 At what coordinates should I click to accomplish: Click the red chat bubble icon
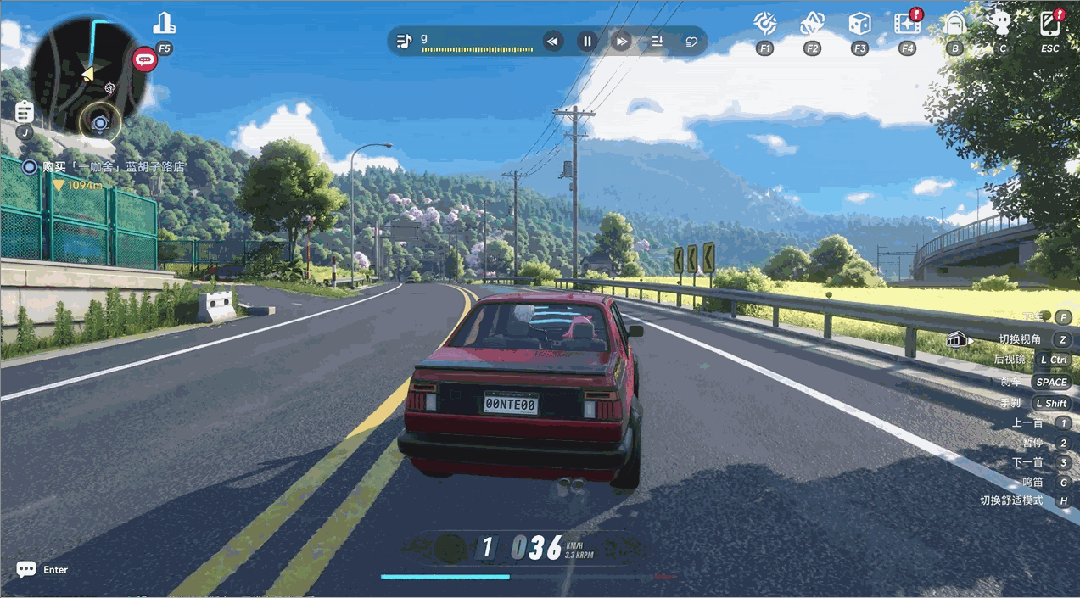(x=146, y=59)
